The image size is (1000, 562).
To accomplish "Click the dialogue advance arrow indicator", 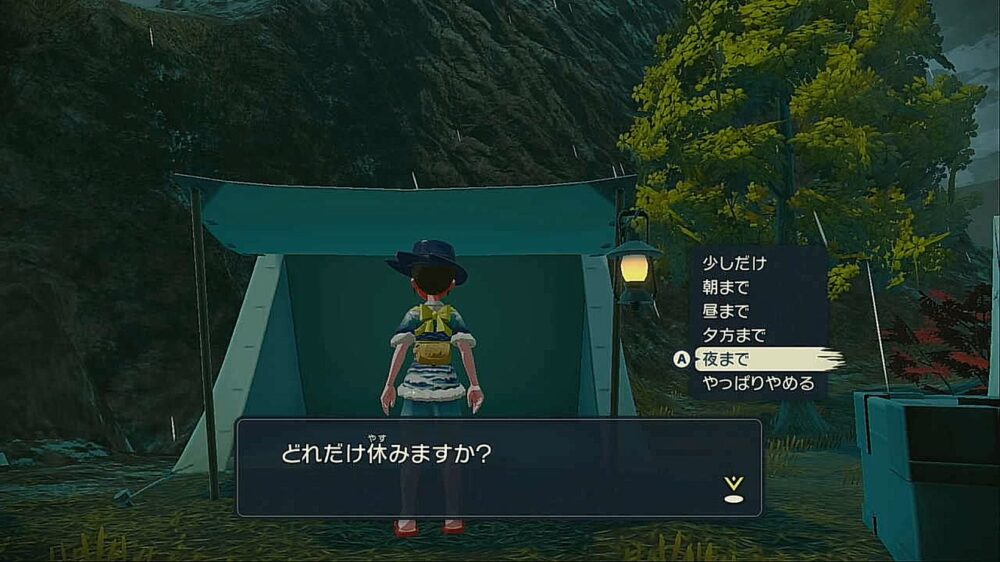I will click(733, 489).
